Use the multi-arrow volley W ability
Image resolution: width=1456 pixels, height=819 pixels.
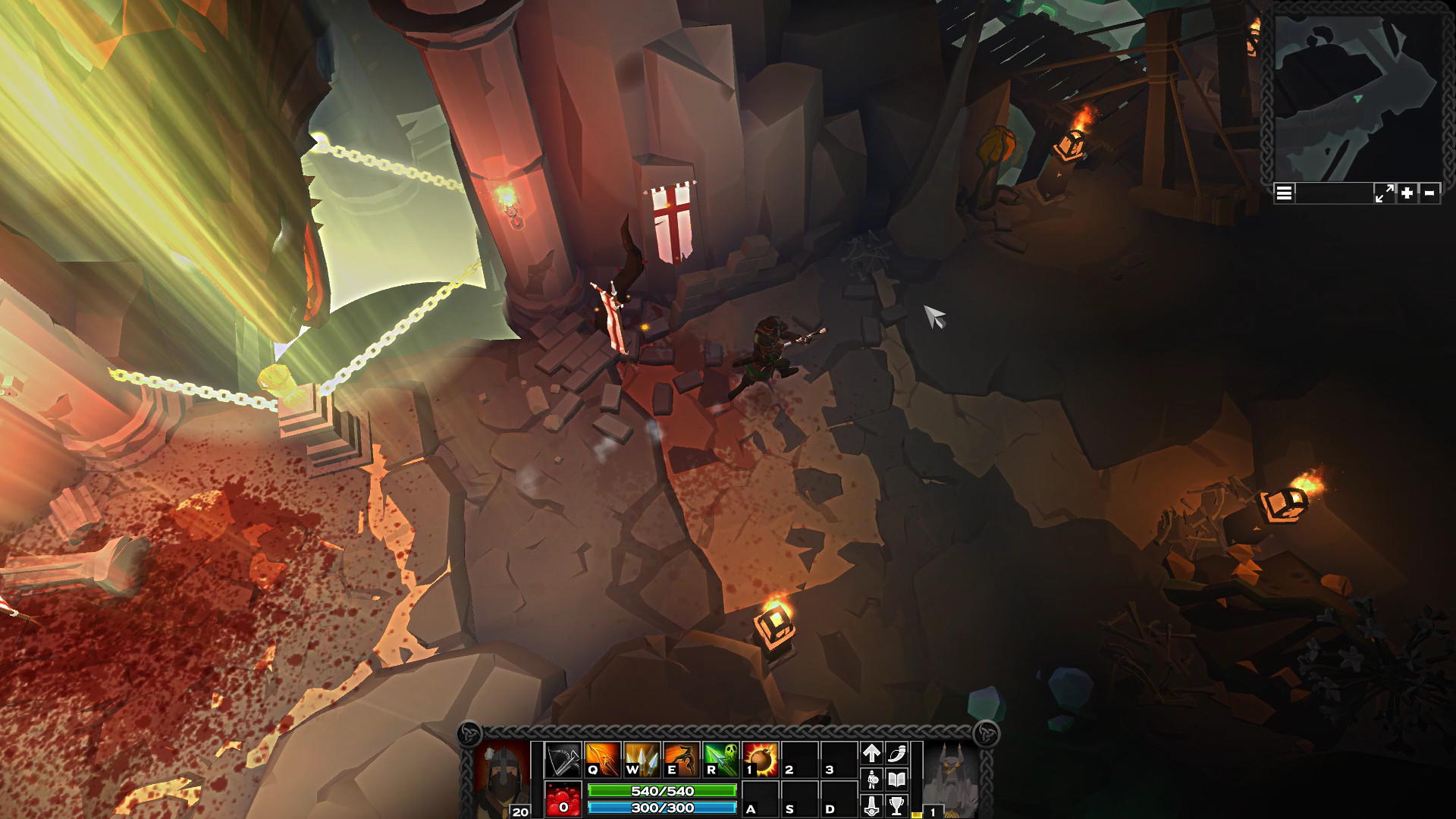click(642, 760)
